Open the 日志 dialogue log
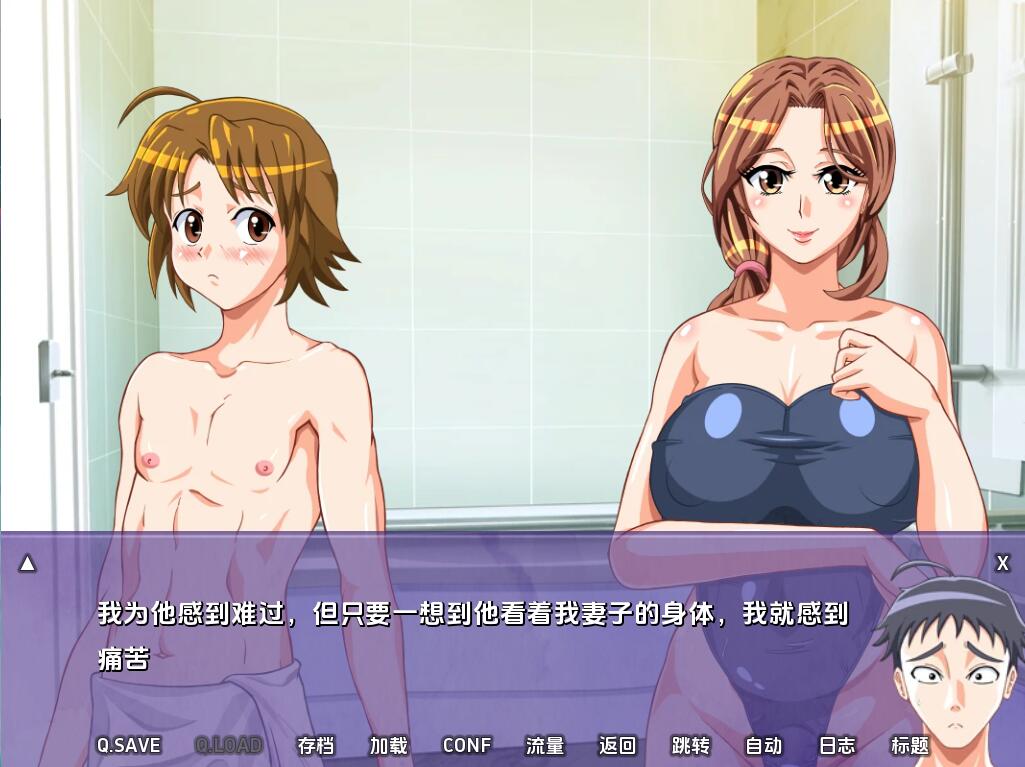 click(x=837, y=745)
